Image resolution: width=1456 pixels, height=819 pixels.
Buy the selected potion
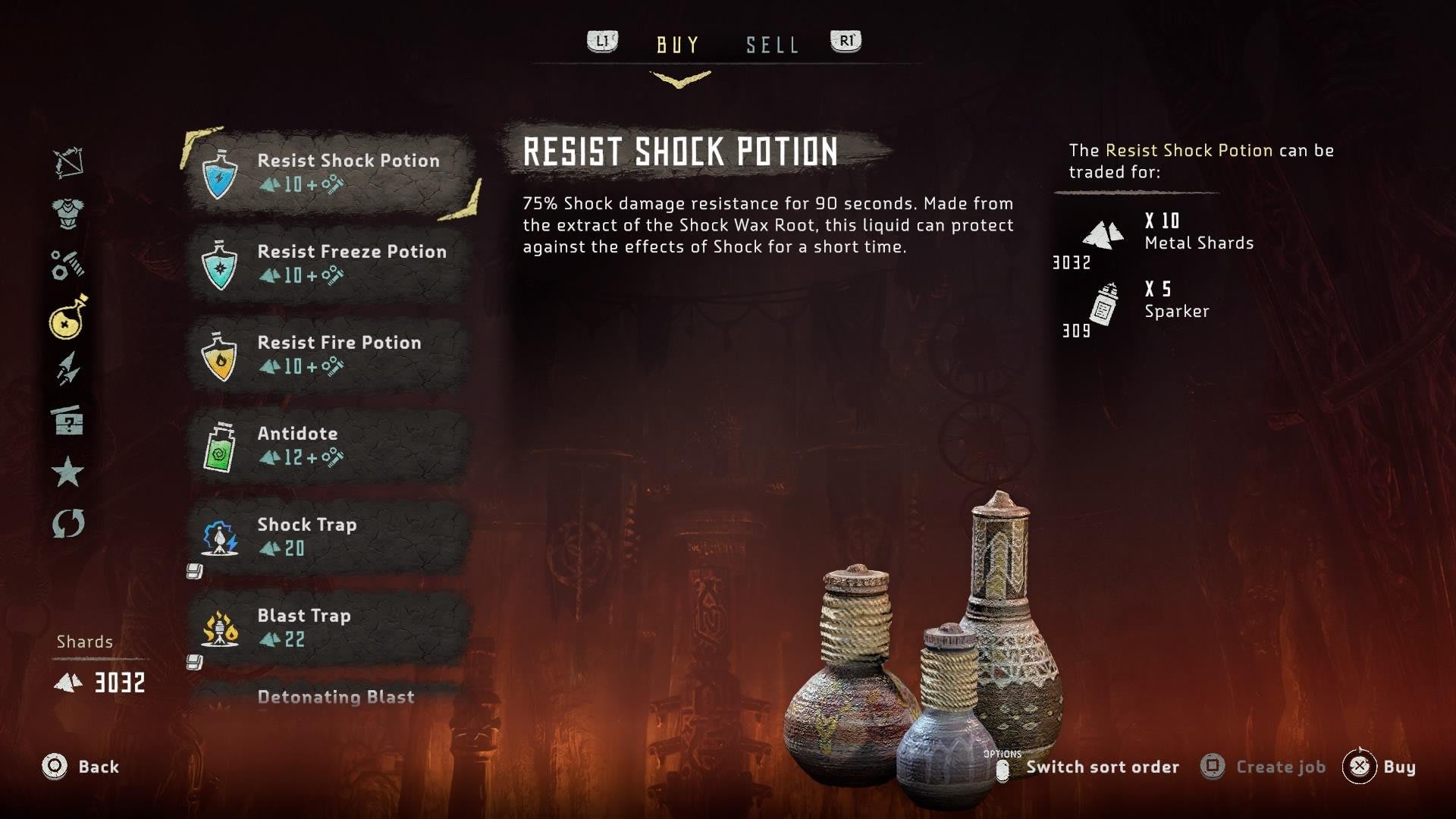pos(1379,767)
